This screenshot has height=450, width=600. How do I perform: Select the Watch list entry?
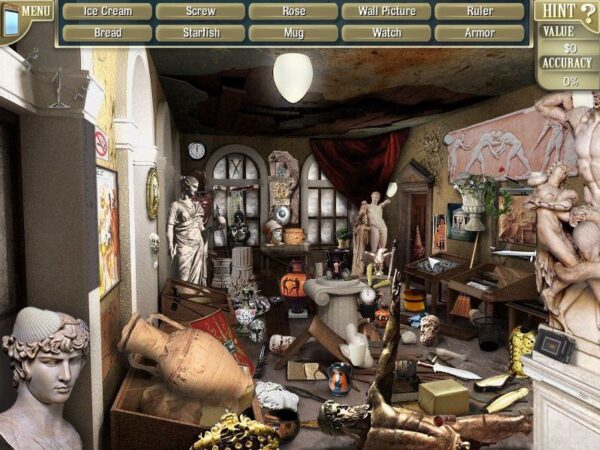(386, 33)
